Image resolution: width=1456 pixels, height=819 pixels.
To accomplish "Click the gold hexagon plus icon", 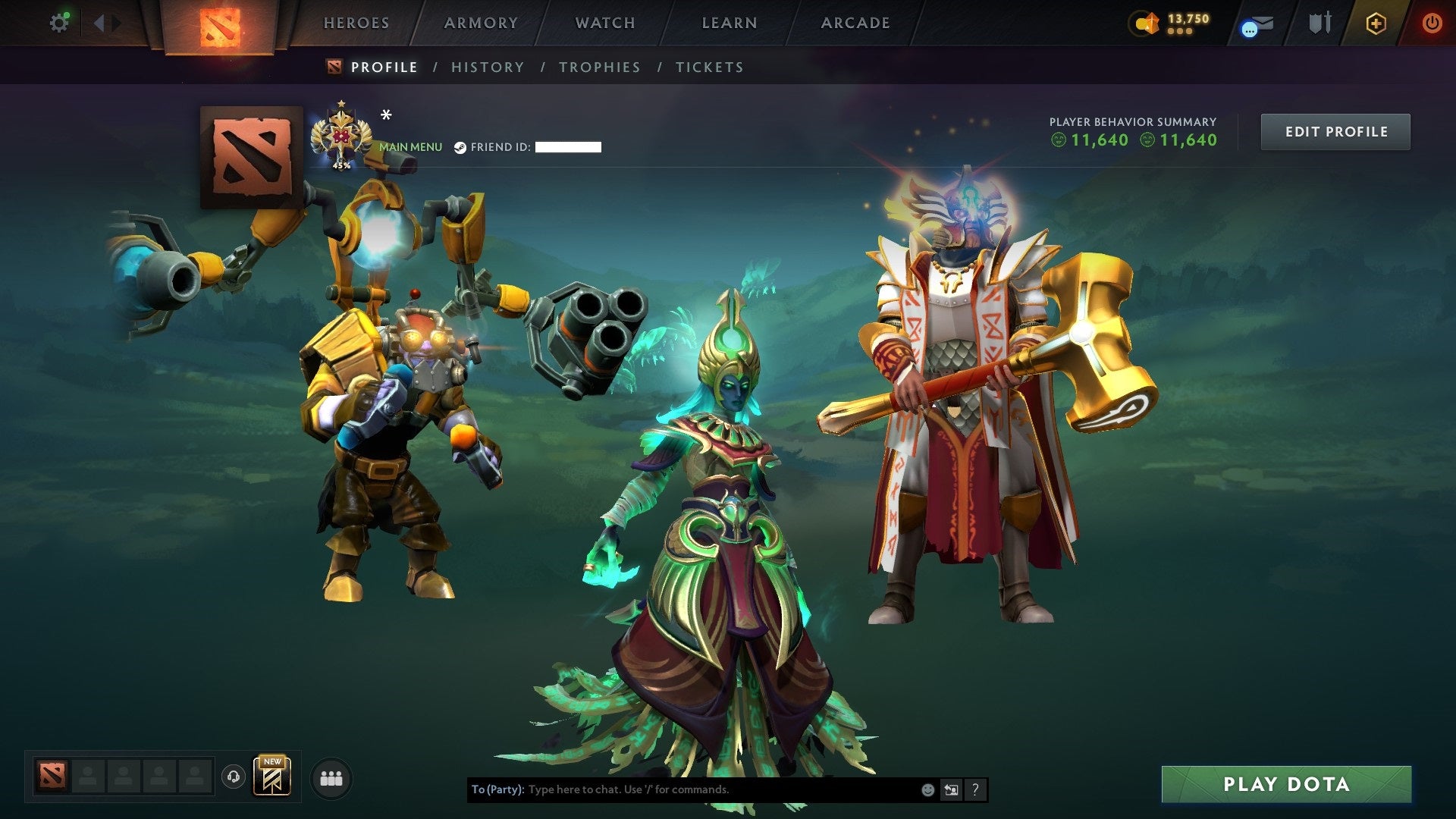I will (x=1377, y=24).
